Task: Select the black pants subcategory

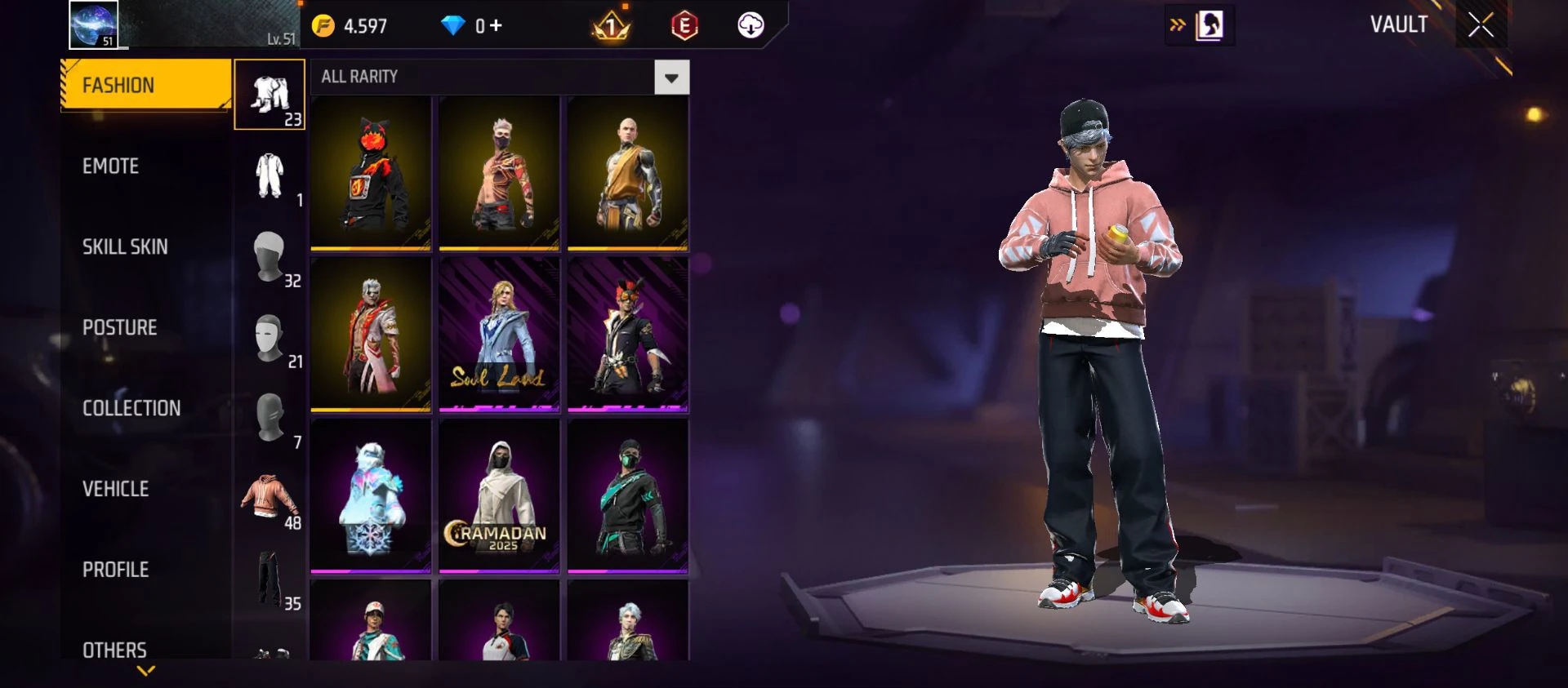Action: (269, 579)
